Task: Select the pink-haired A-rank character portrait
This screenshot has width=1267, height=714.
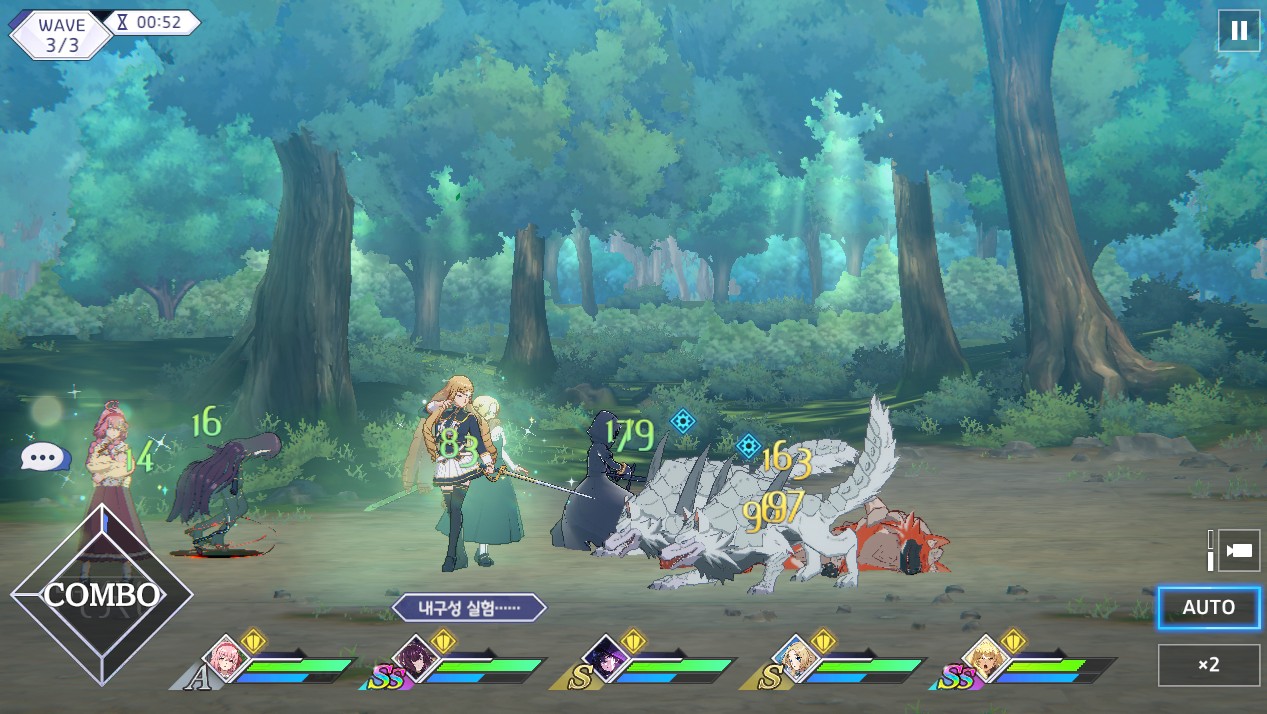Action: tap(227, 659)
